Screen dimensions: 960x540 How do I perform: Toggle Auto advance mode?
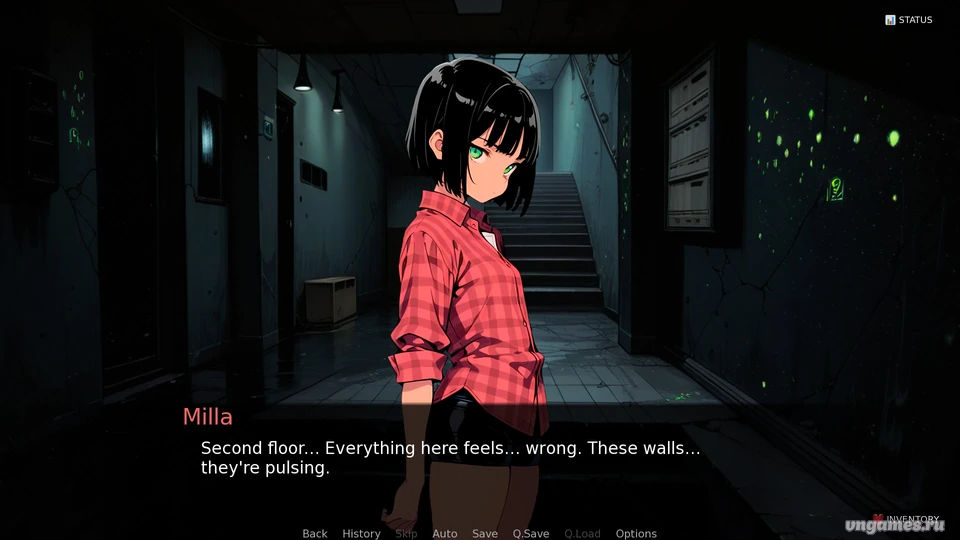tap(444, 534)
